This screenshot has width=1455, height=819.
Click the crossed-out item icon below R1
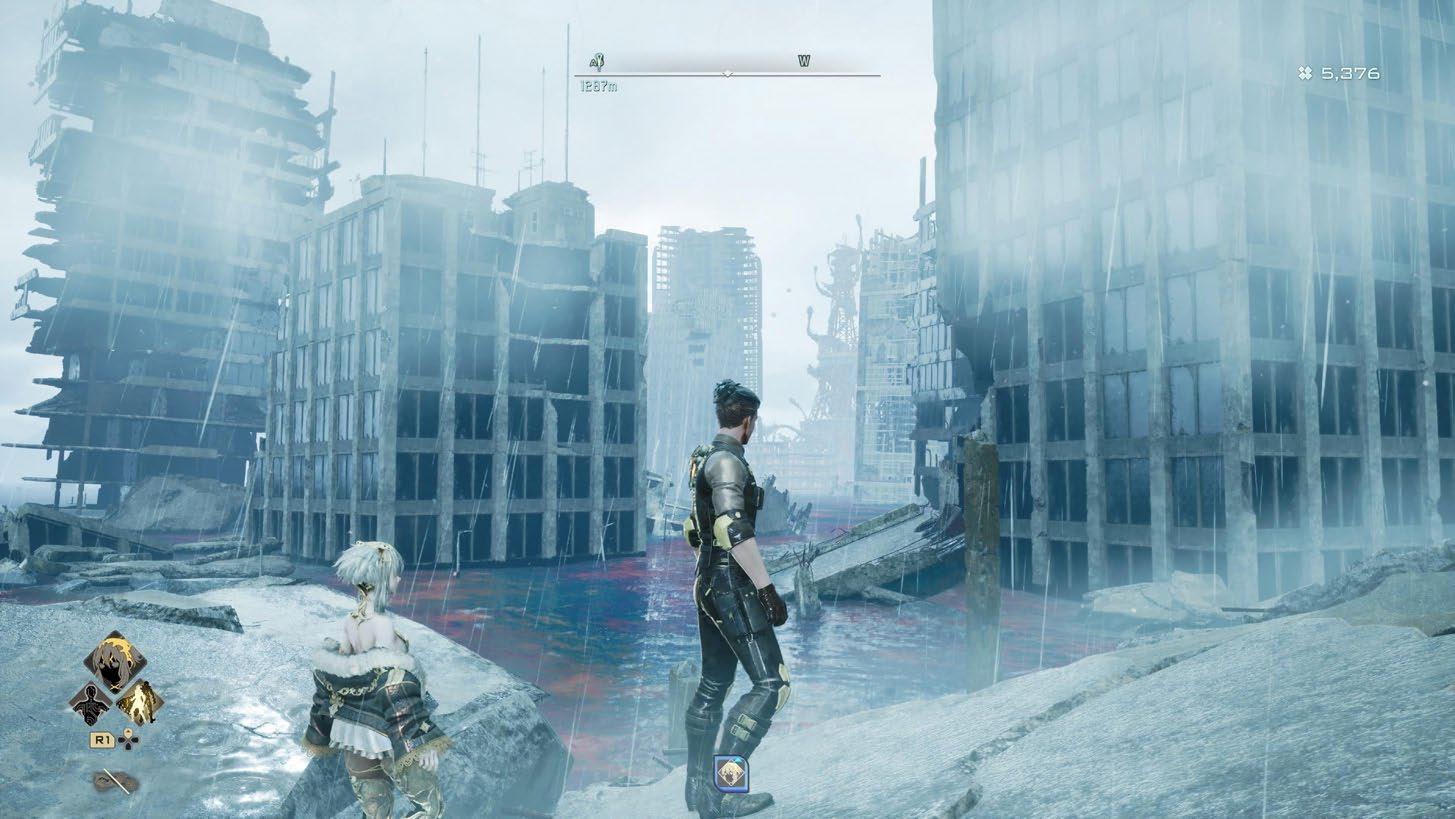(x=115, y=781)
